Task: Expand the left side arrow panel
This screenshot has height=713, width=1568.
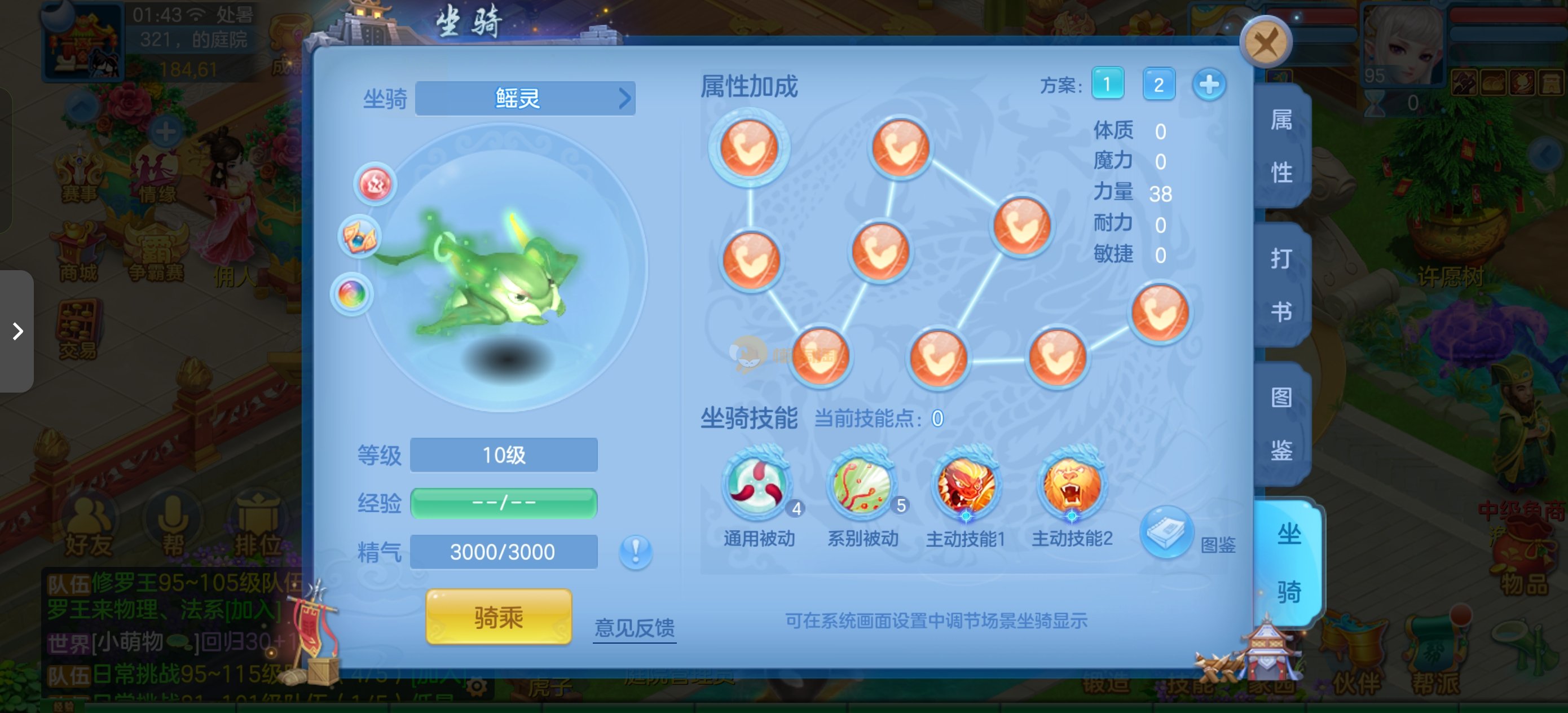Action: coord(17,331)
